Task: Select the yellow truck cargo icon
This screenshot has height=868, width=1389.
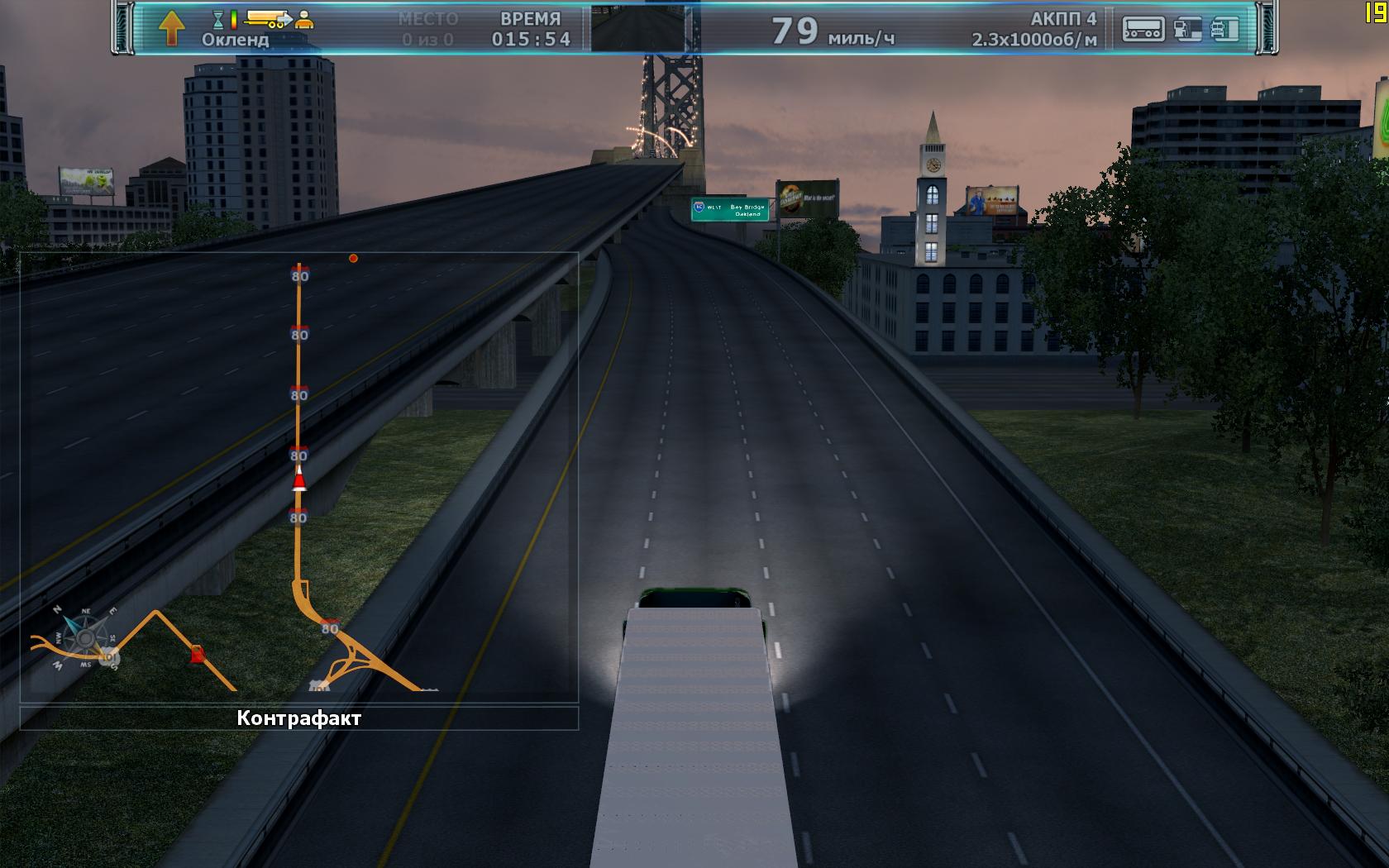Action: point(268,18)
